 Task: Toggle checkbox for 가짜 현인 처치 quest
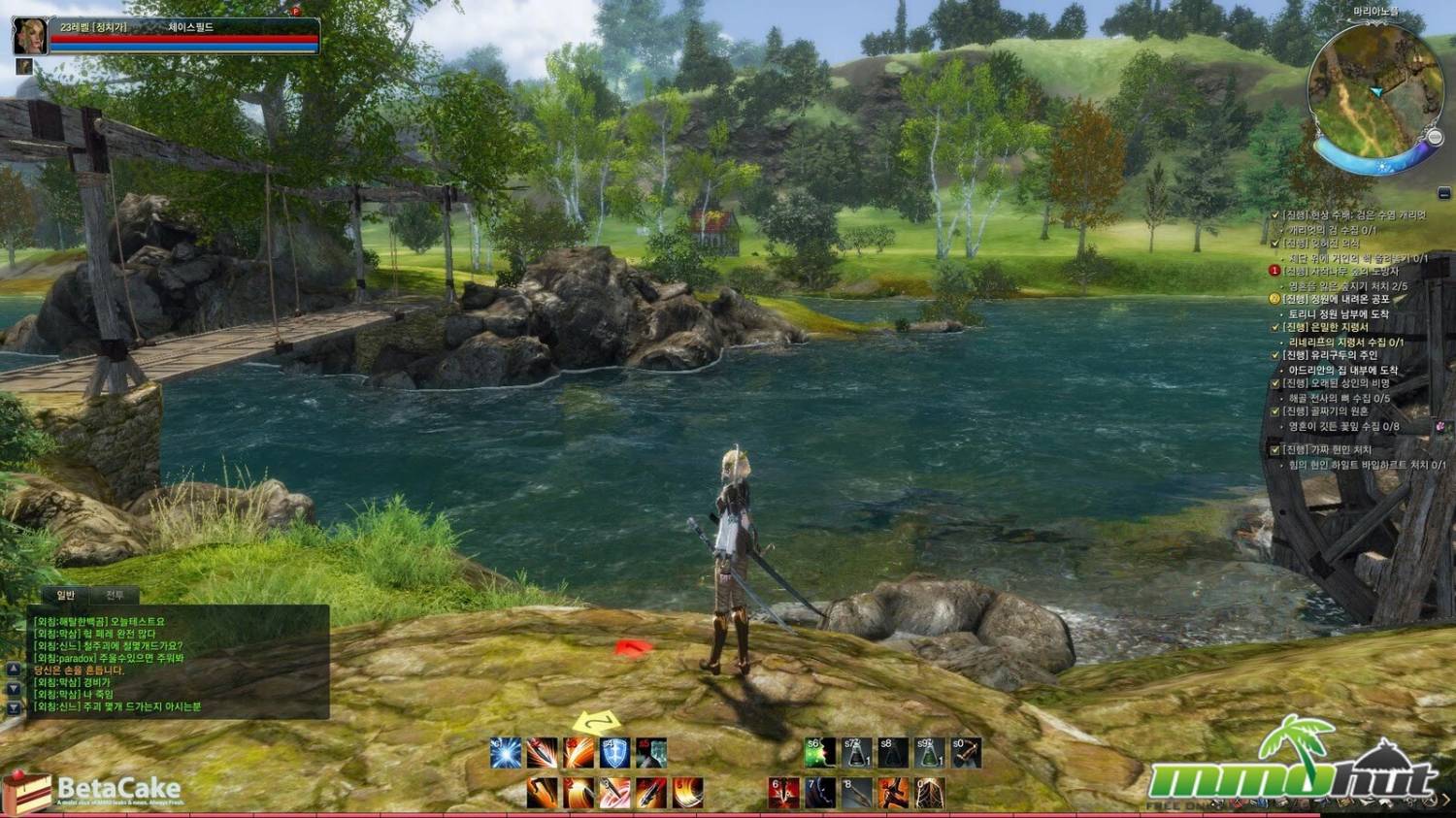pos(1275,450)
